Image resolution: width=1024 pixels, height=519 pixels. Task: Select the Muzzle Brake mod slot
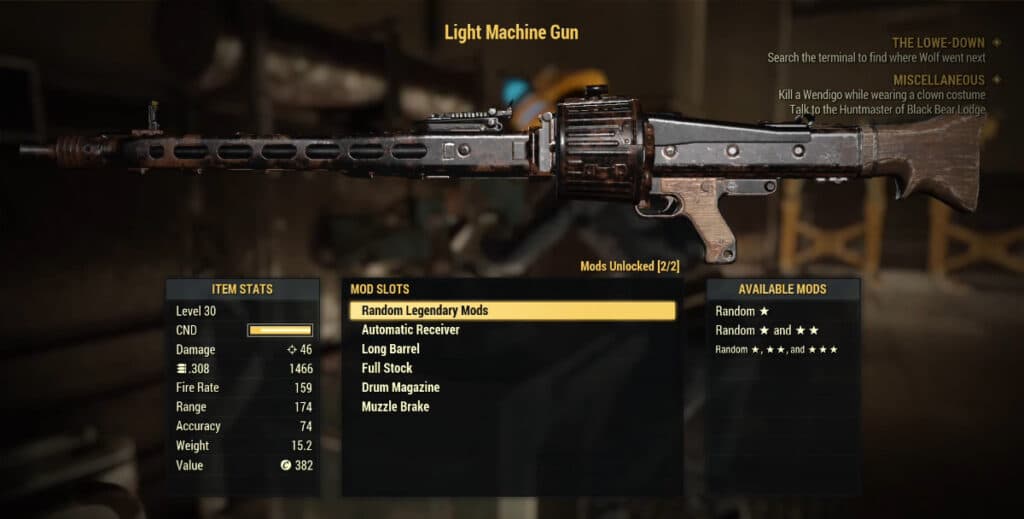[395, 407]
